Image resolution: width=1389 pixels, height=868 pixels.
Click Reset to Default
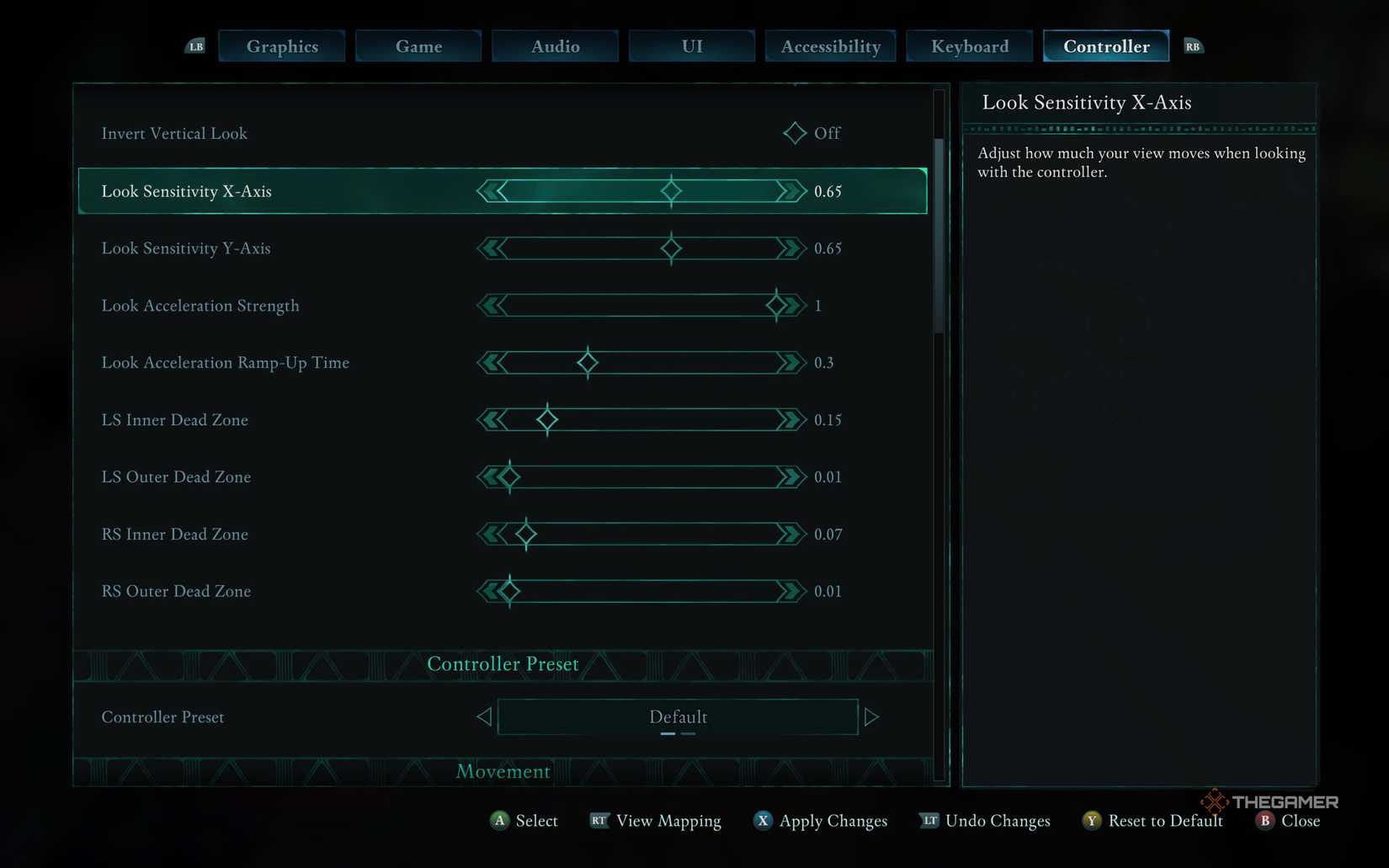[1166, 821]
